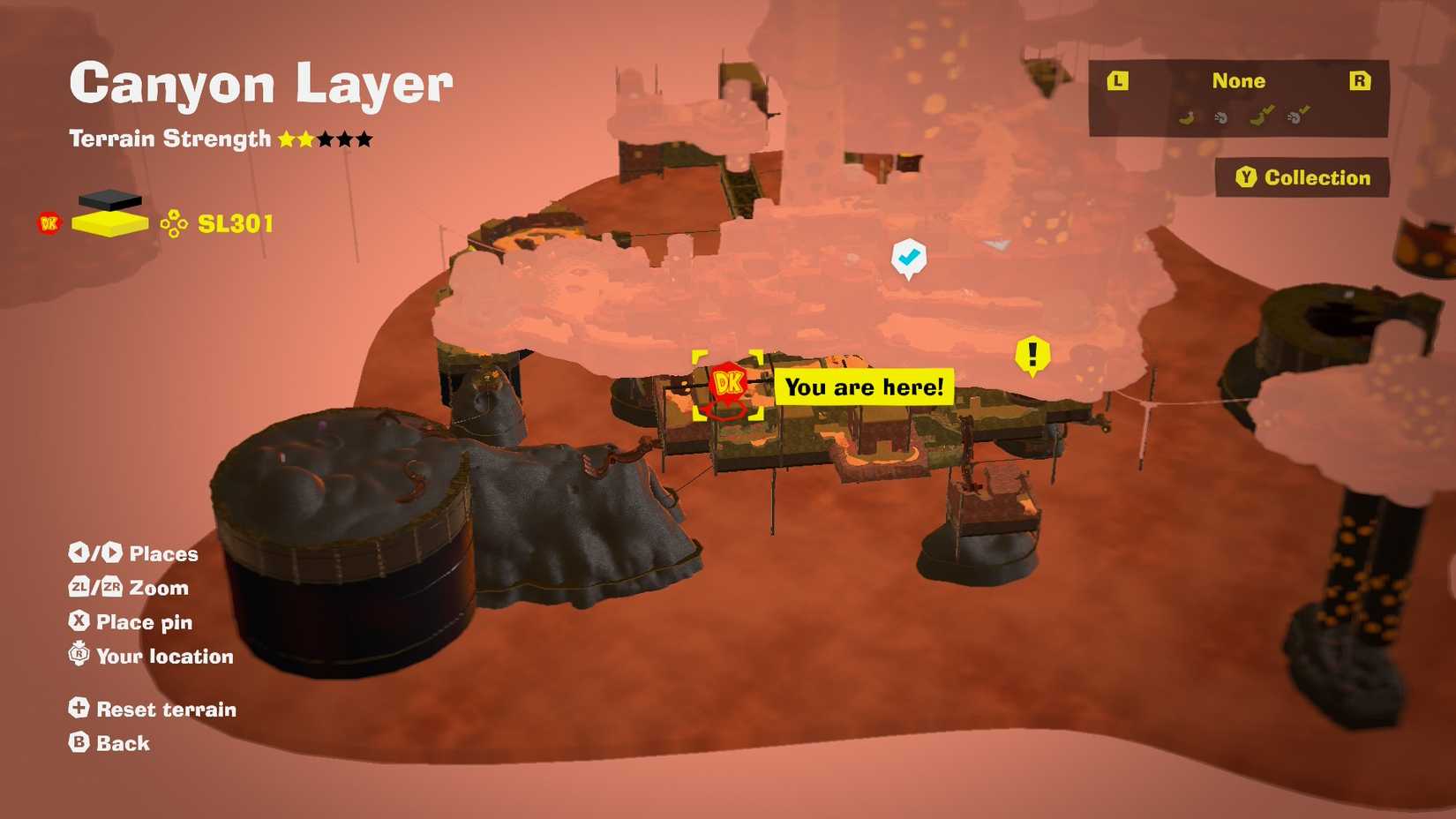Click the R button to cycle filters right
Image resolution: width=1456 pixels, height=819 pixels.
[x=1359, y=80]
